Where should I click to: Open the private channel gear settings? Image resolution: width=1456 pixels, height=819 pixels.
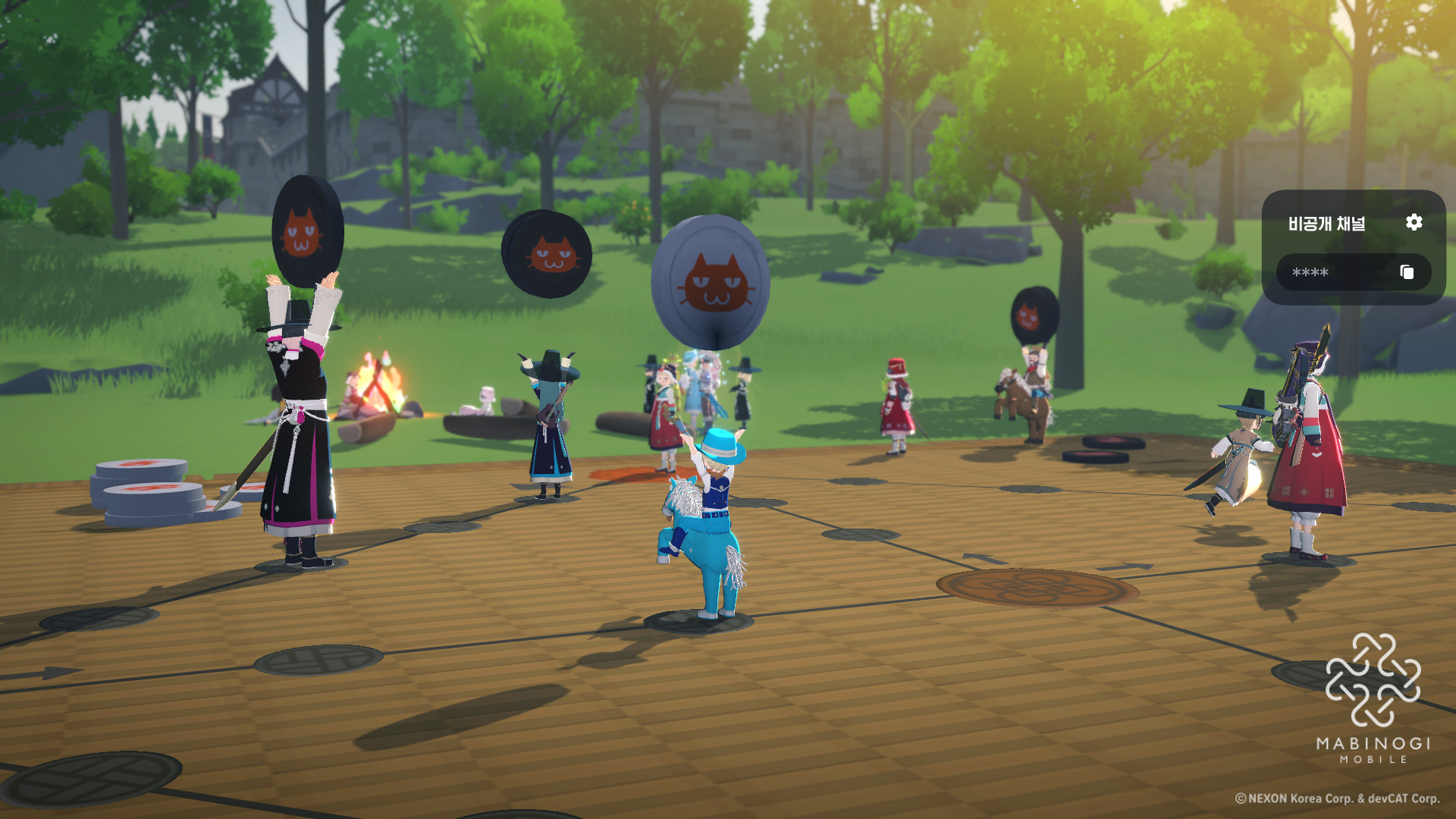1414,222
